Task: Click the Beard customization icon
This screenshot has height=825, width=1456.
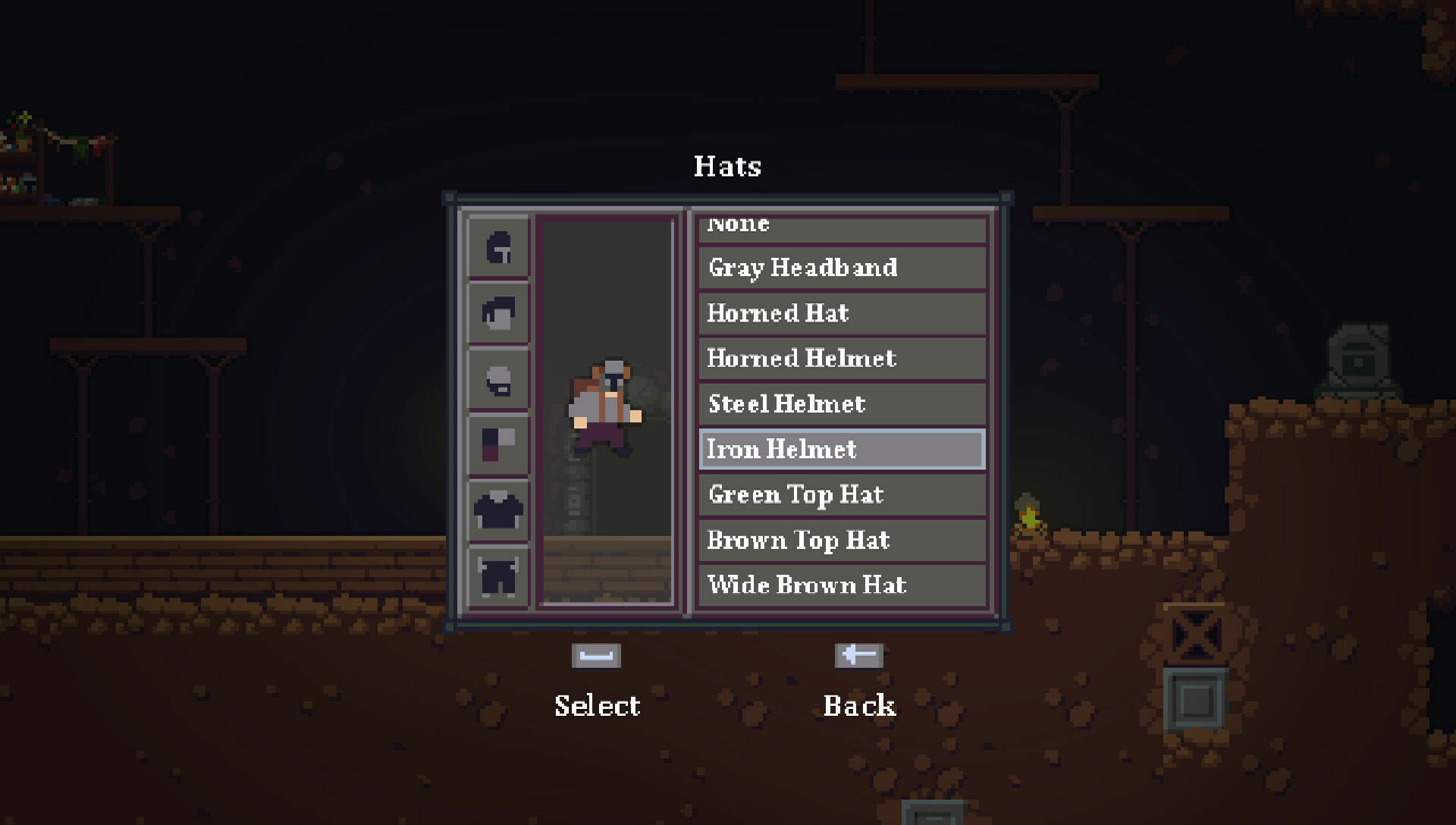Action: (498, 377)
